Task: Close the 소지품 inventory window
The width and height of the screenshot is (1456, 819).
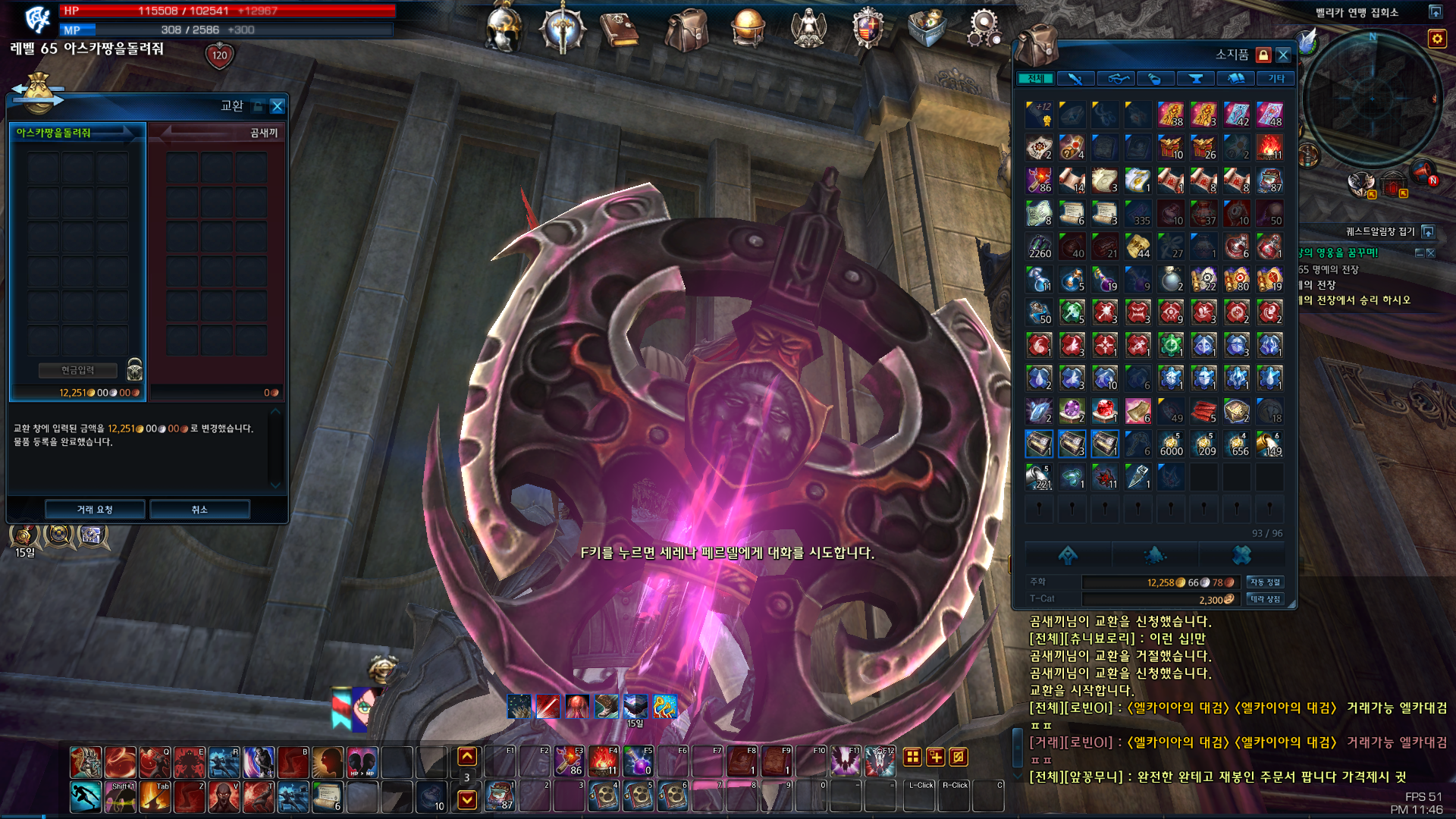Action: tap(1283, 55)
